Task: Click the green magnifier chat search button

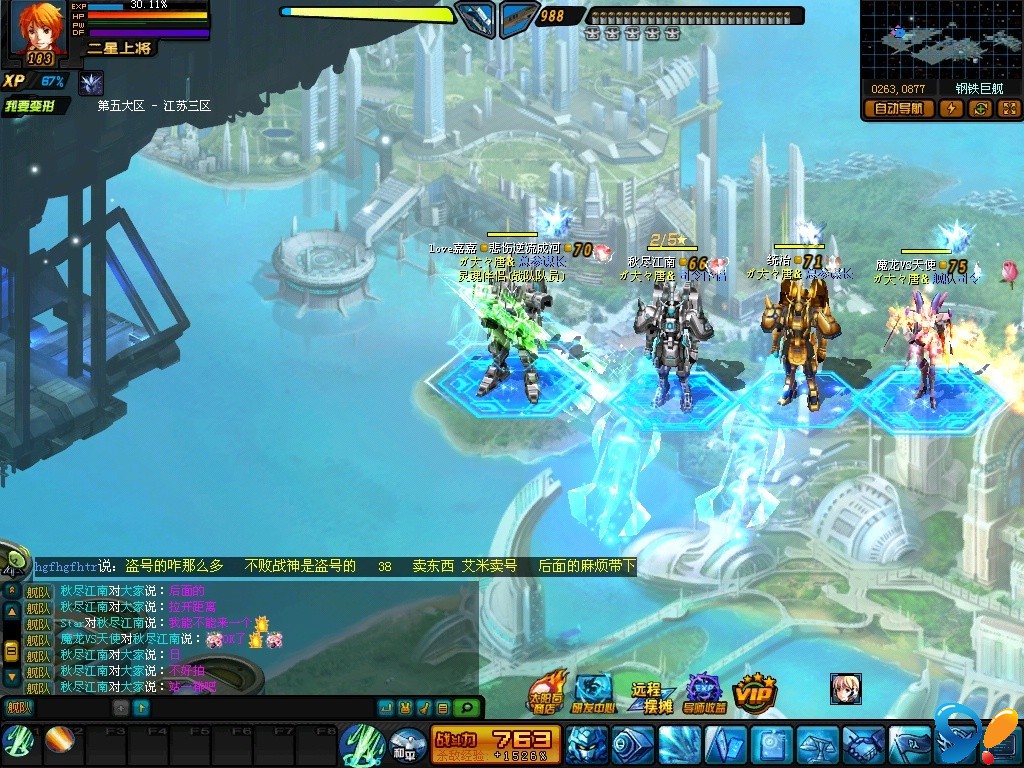Action: coord(465,708)
